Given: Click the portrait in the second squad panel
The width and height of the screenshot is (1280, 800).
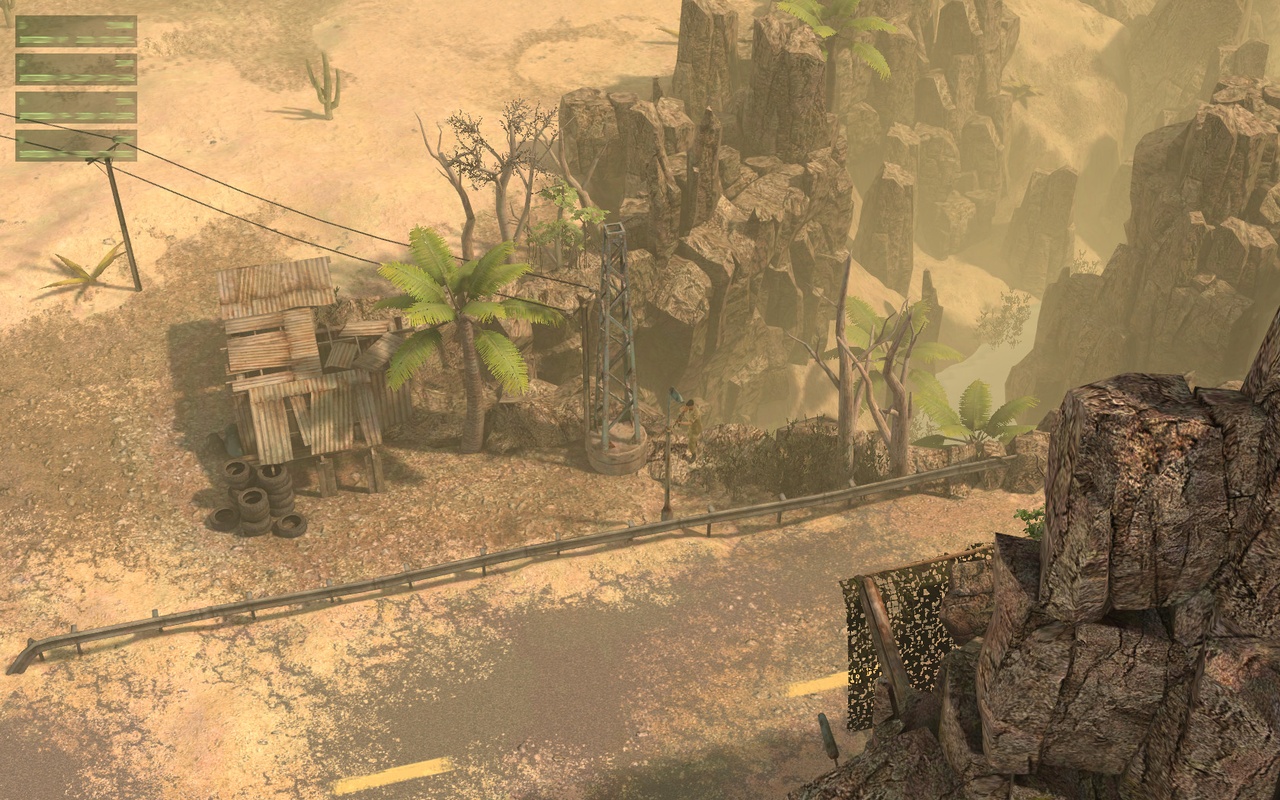Looking at the screenshot, I should click(x=23, y=63).
